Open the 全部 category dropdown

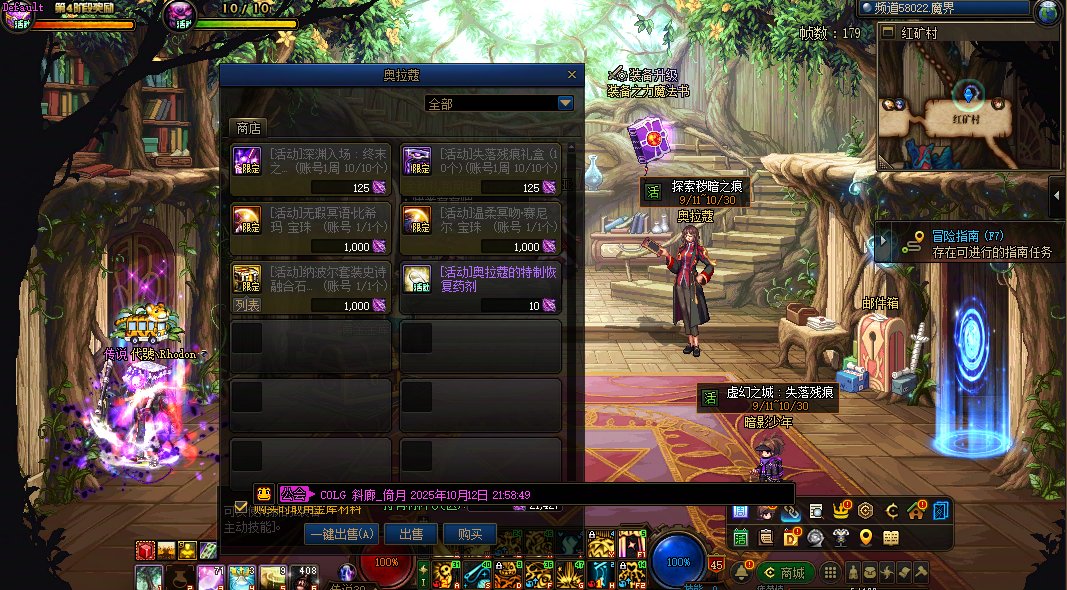click(x=565, y=103)
